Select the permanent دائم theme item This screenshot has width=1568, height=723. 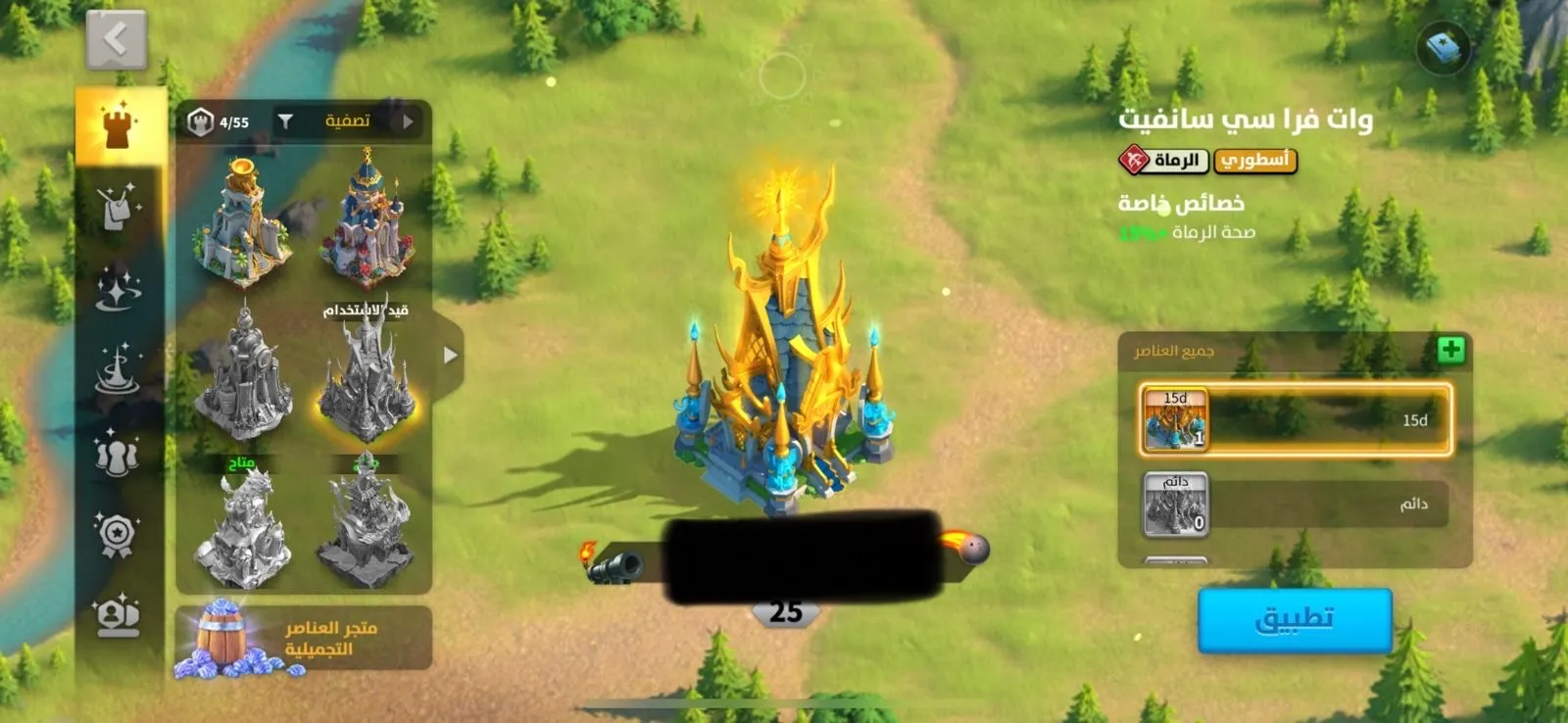click(x=1295, y=505)
